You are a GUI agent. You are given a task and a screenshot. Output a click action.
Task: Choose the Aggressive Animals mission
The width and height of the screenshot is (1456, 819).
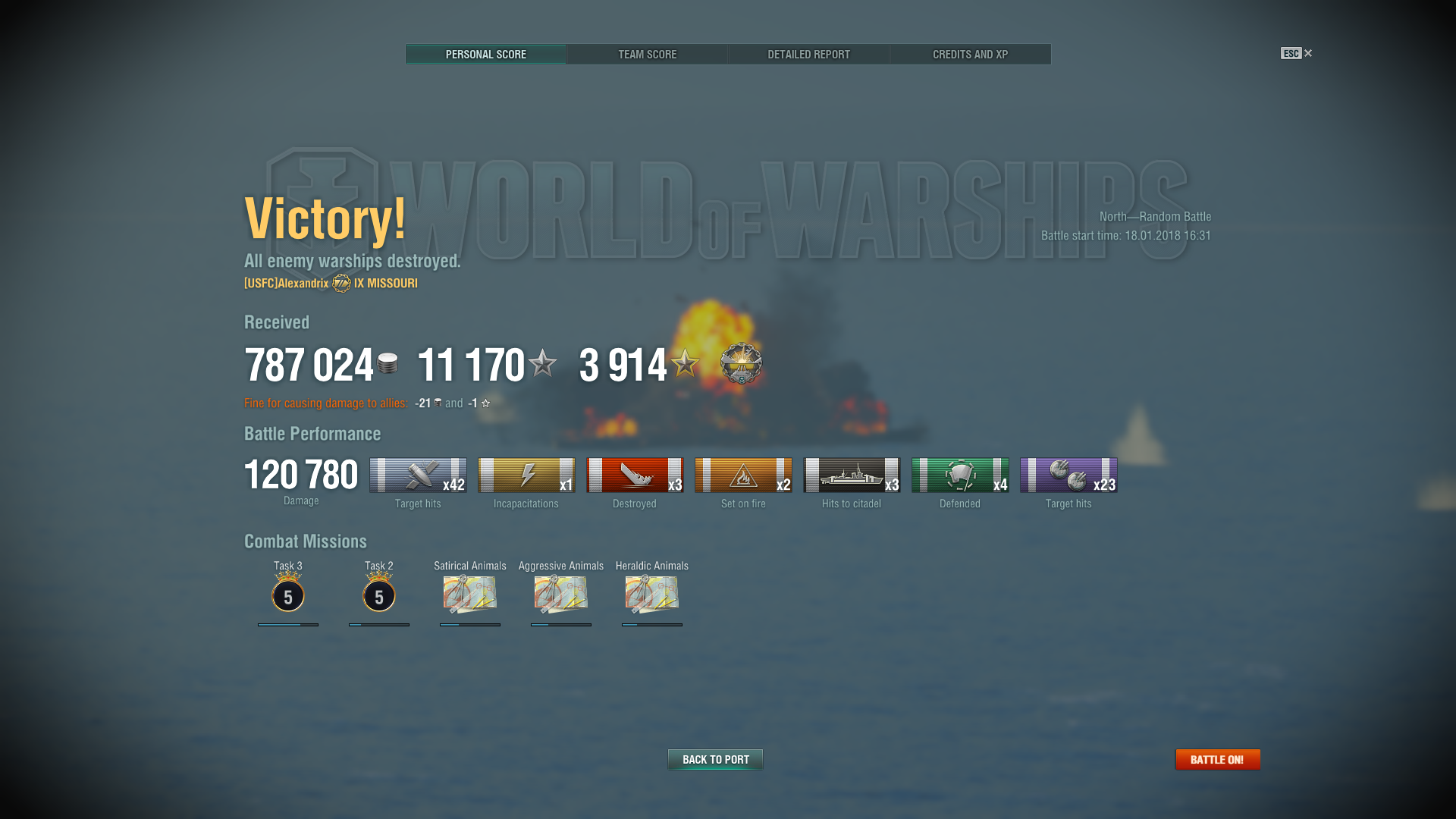[x=561, y=595]
